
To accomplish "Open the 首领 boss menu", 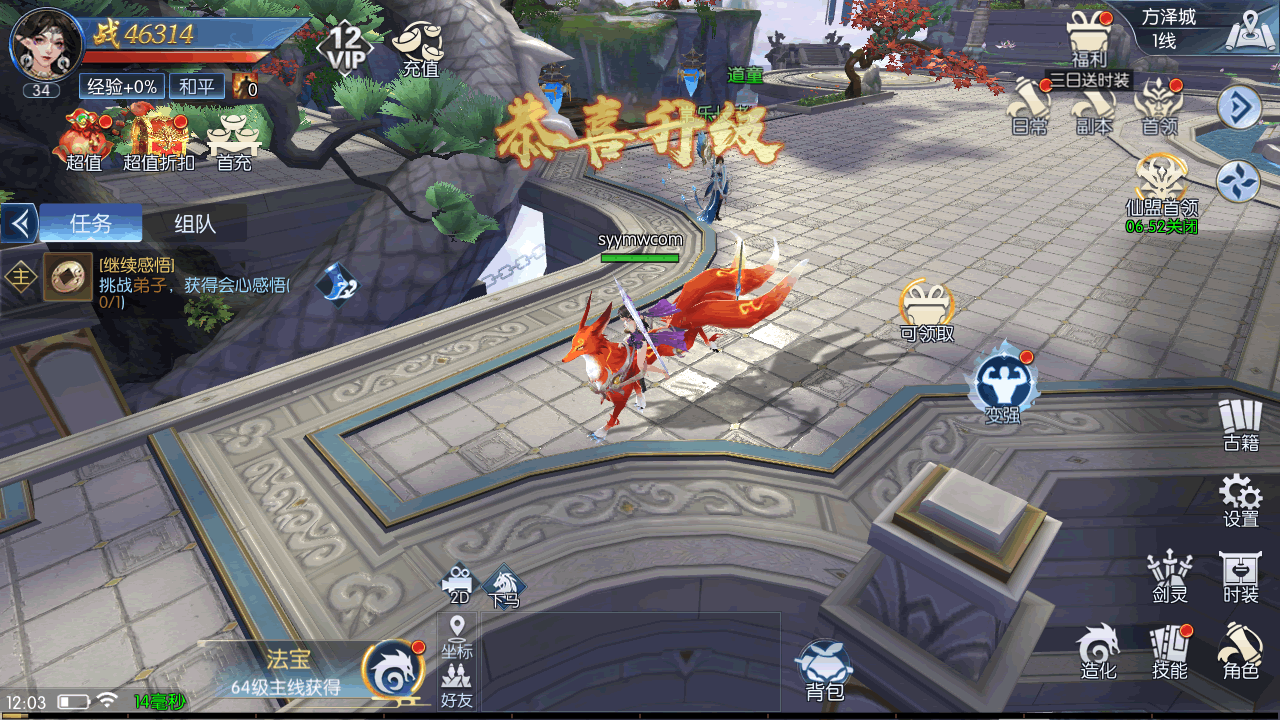I will (x=1160, y=107).
